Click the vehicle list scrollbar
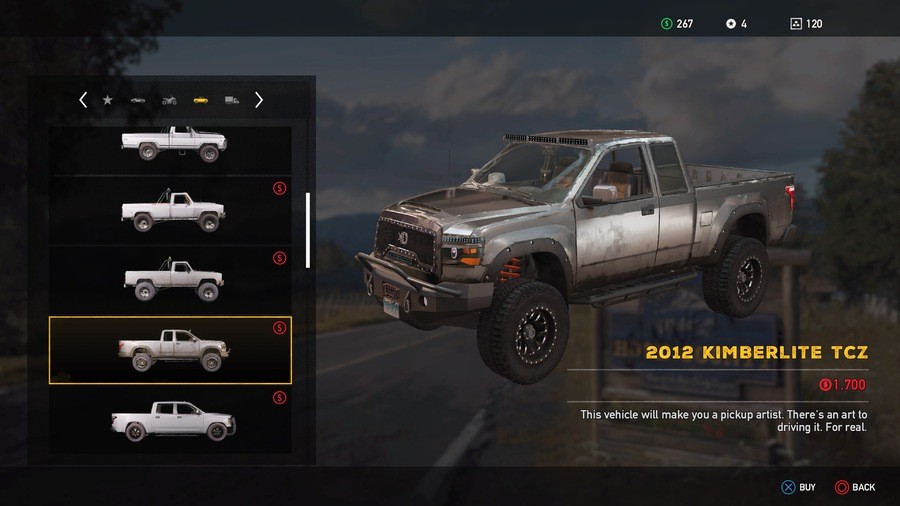This screenshot has width=900, height=506. (308, 230)
